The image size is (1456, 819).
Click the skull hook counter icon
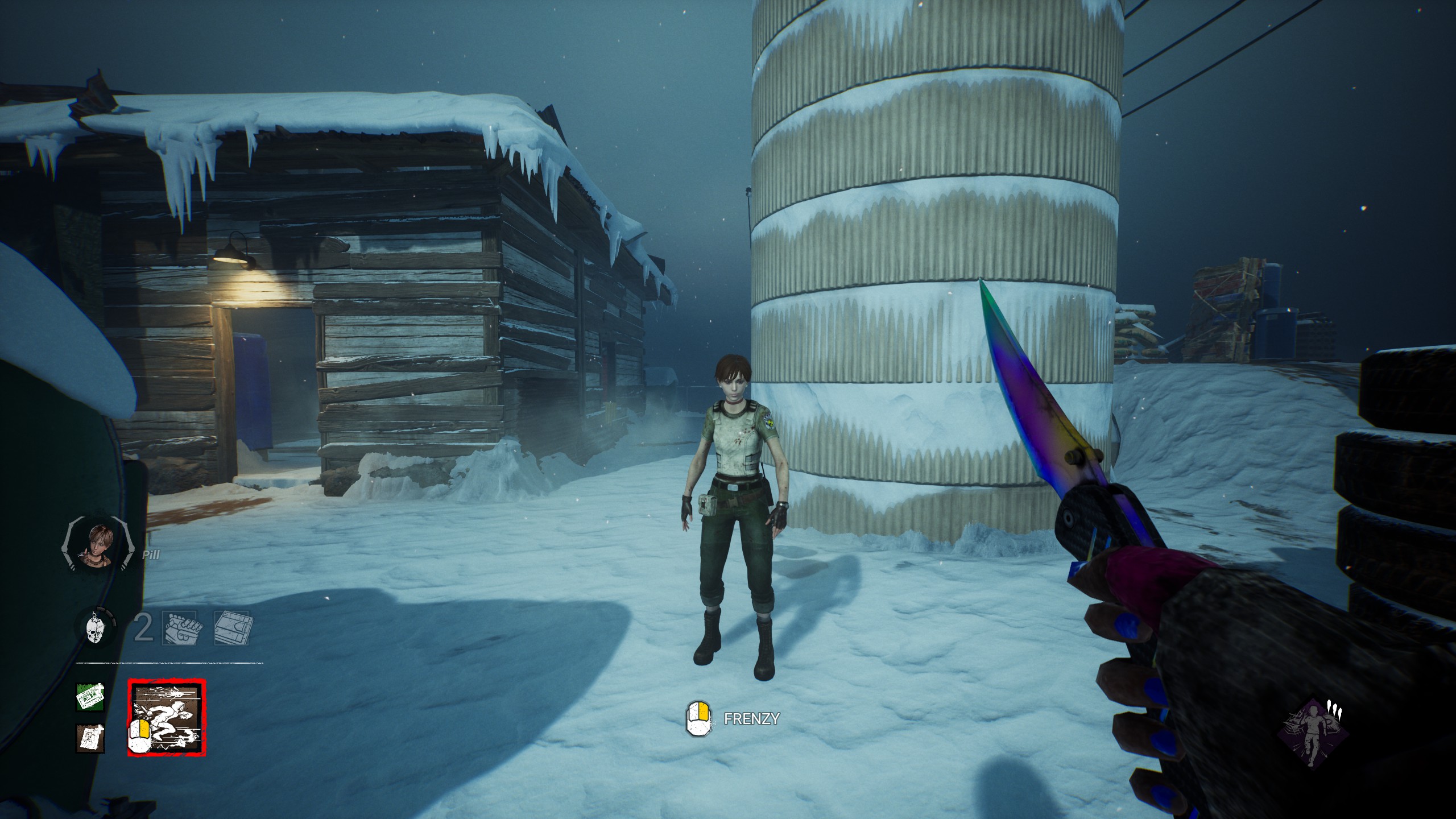tap(96, 628)
